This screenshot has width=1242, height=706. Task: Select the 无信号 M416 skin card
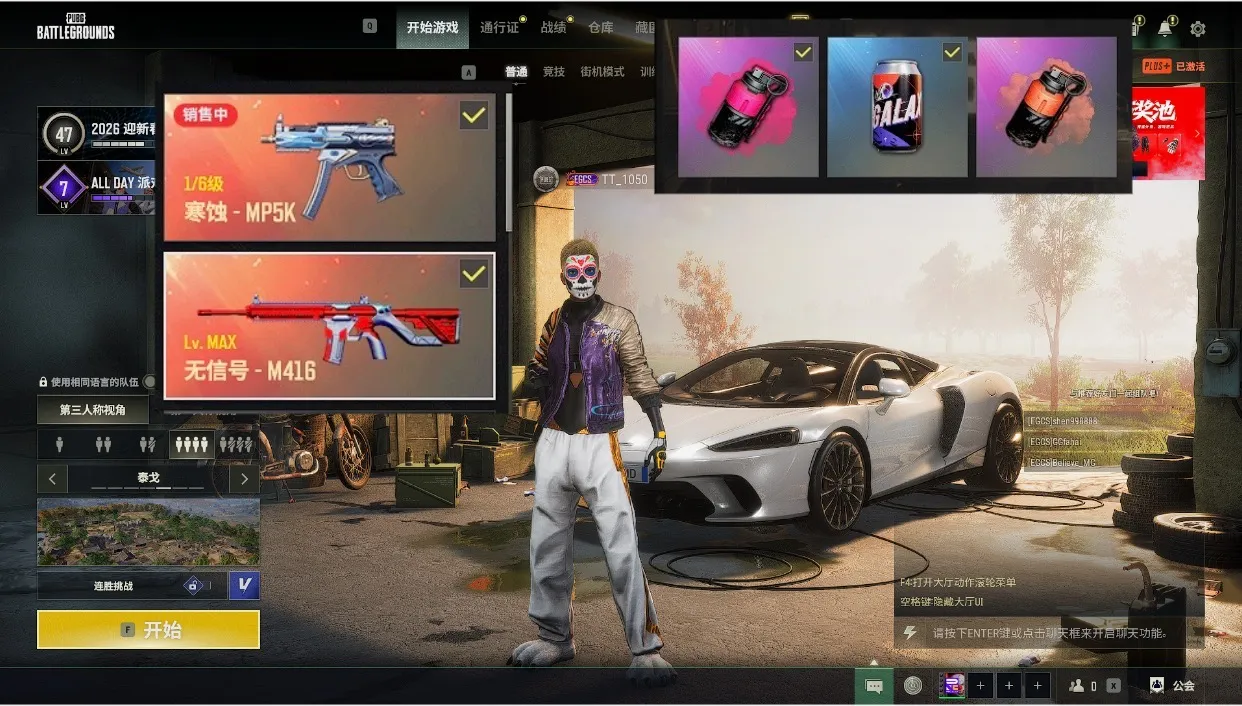coord(330,326)
